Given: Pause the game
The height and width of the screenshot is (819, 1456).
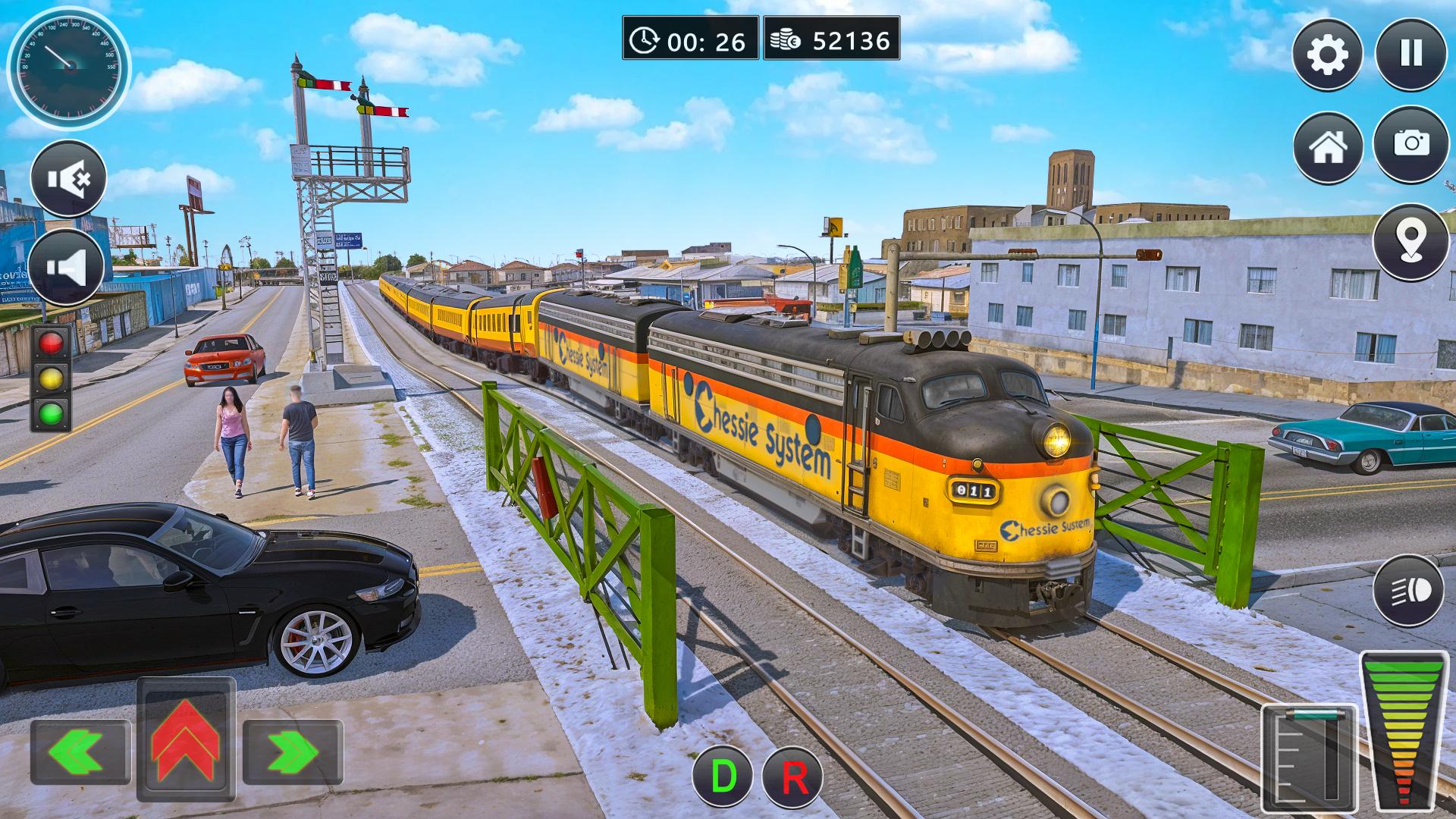Looking at the screenshot, I should point(1411,54).
